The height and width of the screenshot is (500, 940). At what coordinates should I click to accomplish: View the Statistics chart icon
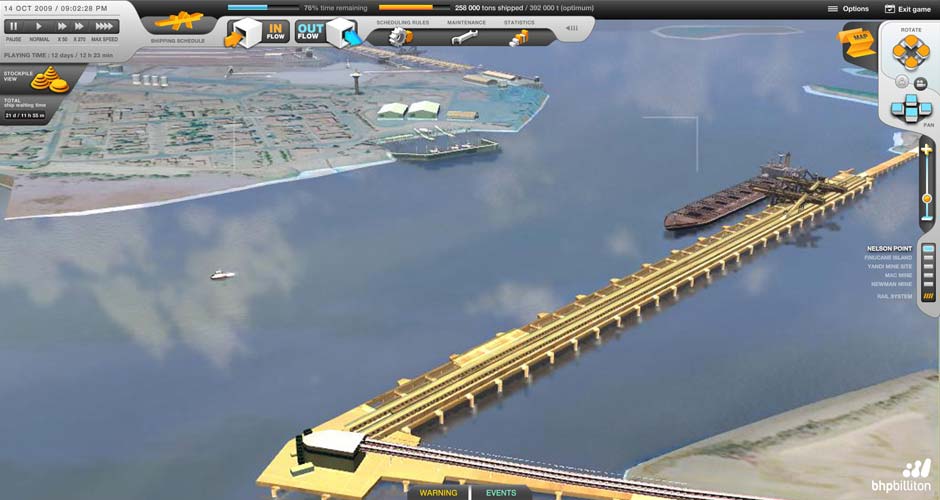pyautogui.click(x=518, y=38)
